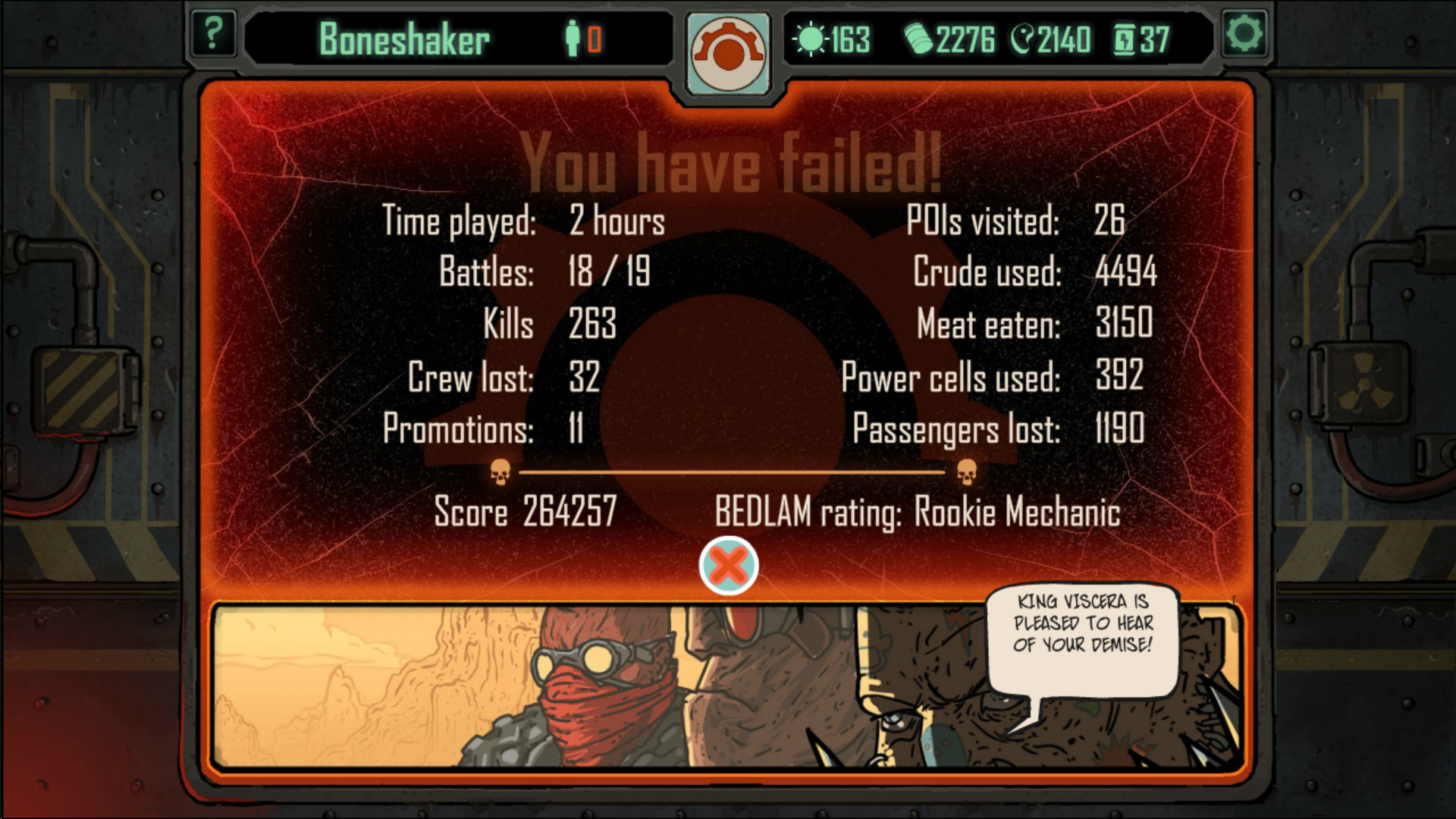Dismiss the failure report with the X button
Viewport: 1456px width, 819px height.
click(x=727, y=565)
